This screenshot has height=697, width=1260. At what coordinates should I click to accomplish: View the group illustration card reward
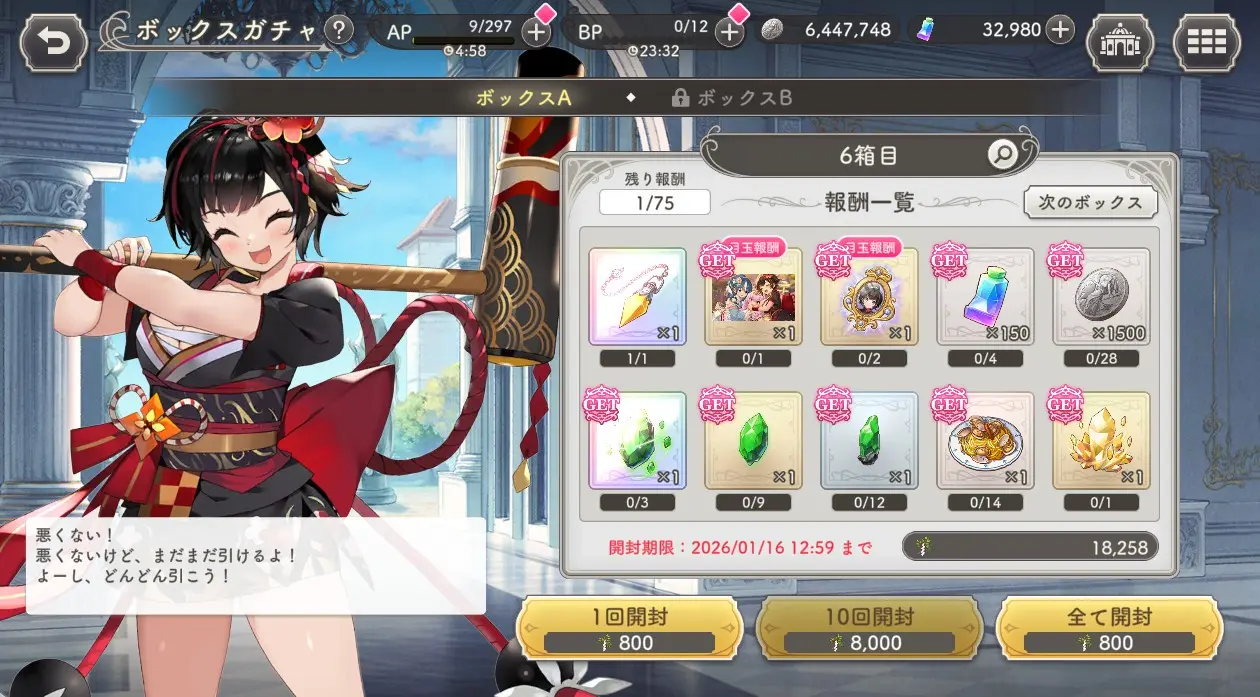coord(753,297)
